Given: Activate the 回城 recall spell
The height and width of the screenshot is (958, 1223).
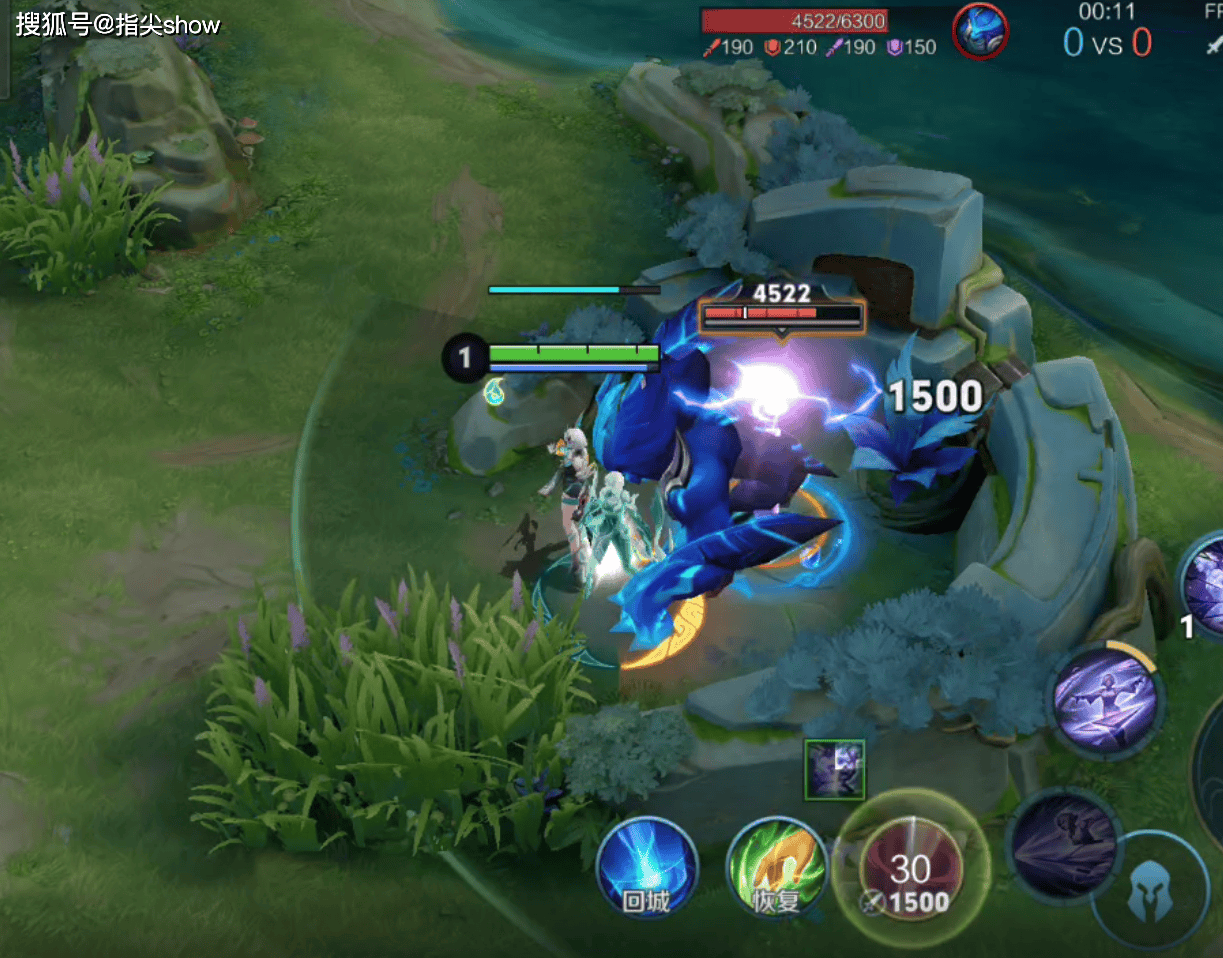Looking at the screenshot, I should coord(646,866).
